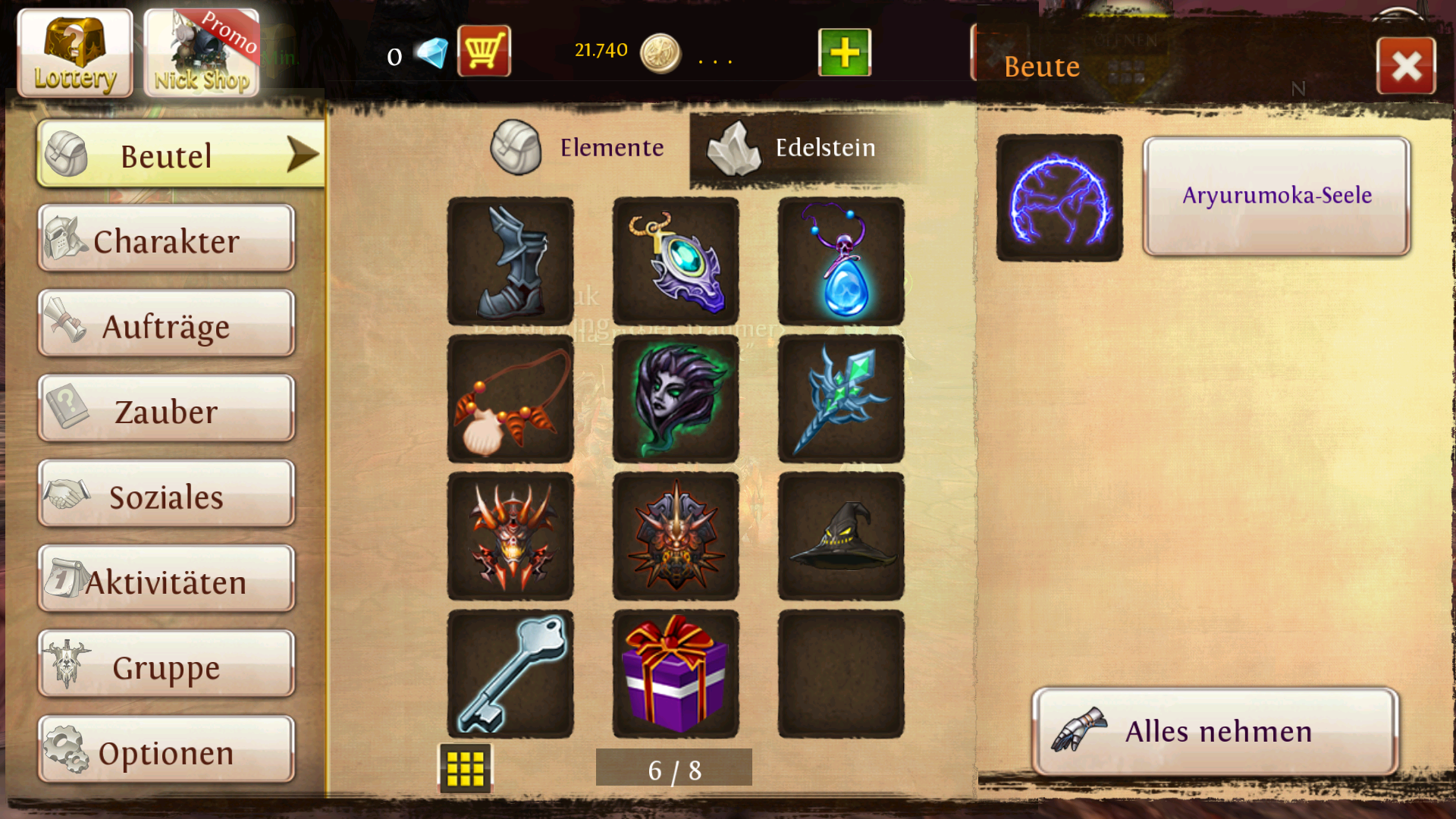Switch to the Elemente tab
Viewport: 1456px width, 819px height.
coord(579,147)
